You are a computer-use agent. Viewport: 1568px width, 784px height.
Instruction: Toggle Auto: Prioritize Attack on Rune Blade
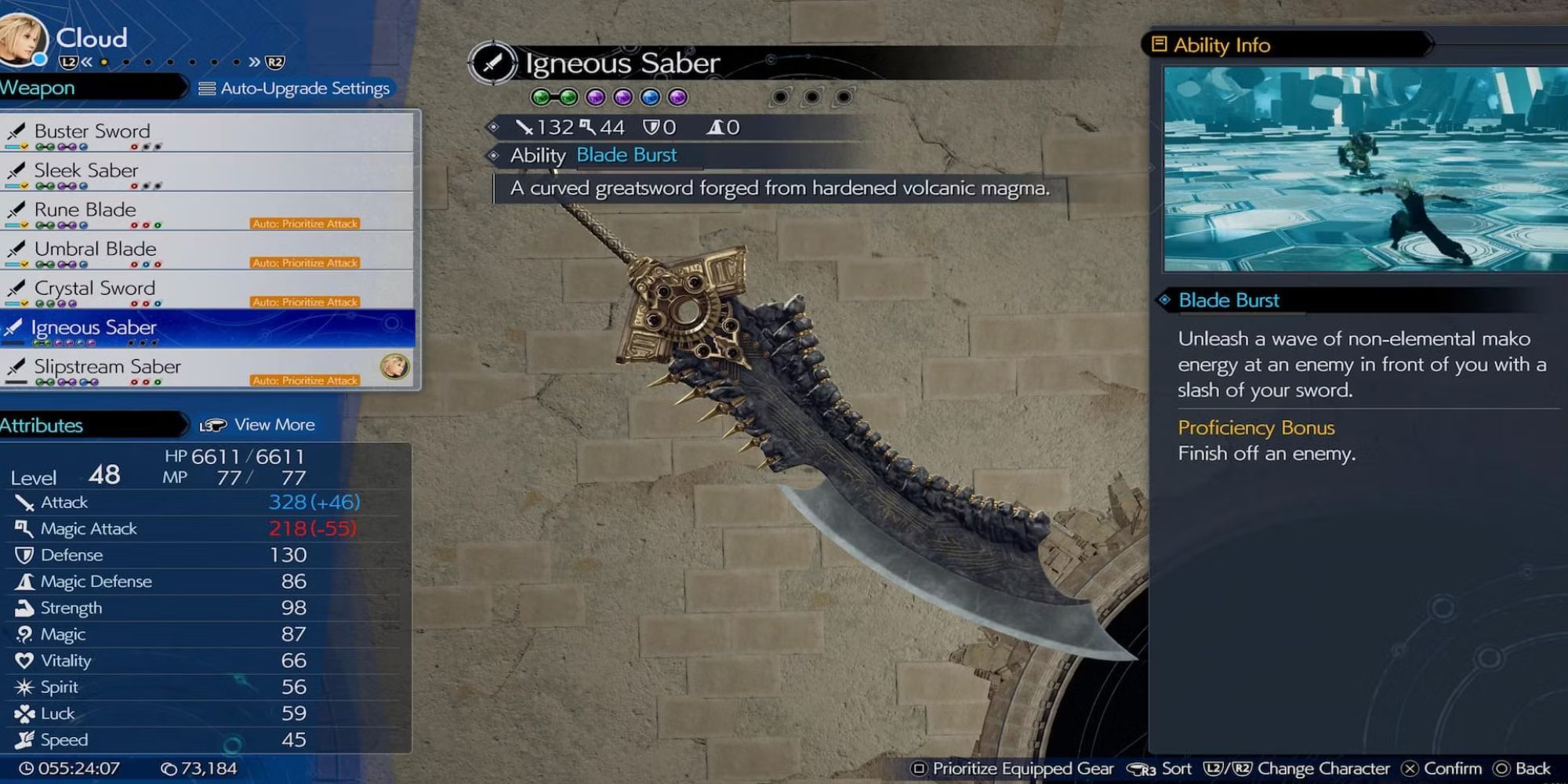point(304,223)
